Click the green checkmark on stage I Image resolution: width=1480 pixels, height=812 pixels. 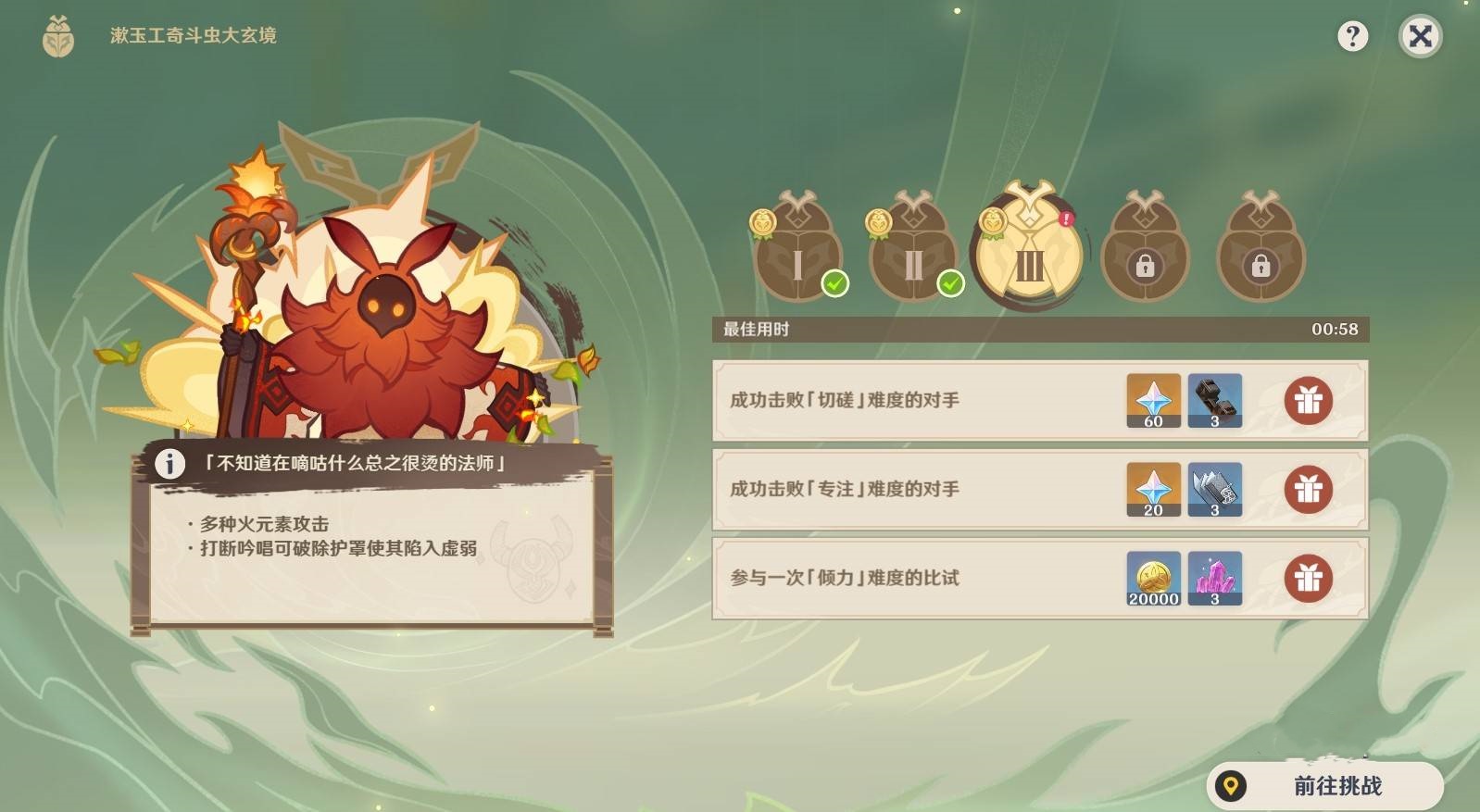(x=836, y=285)
